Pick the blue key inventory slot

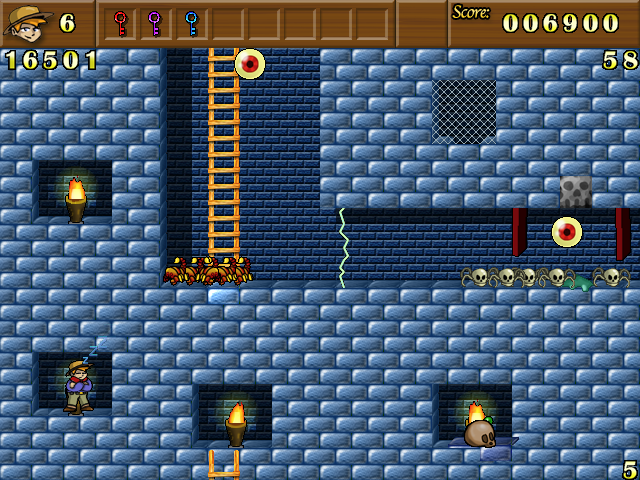(191, 23)
